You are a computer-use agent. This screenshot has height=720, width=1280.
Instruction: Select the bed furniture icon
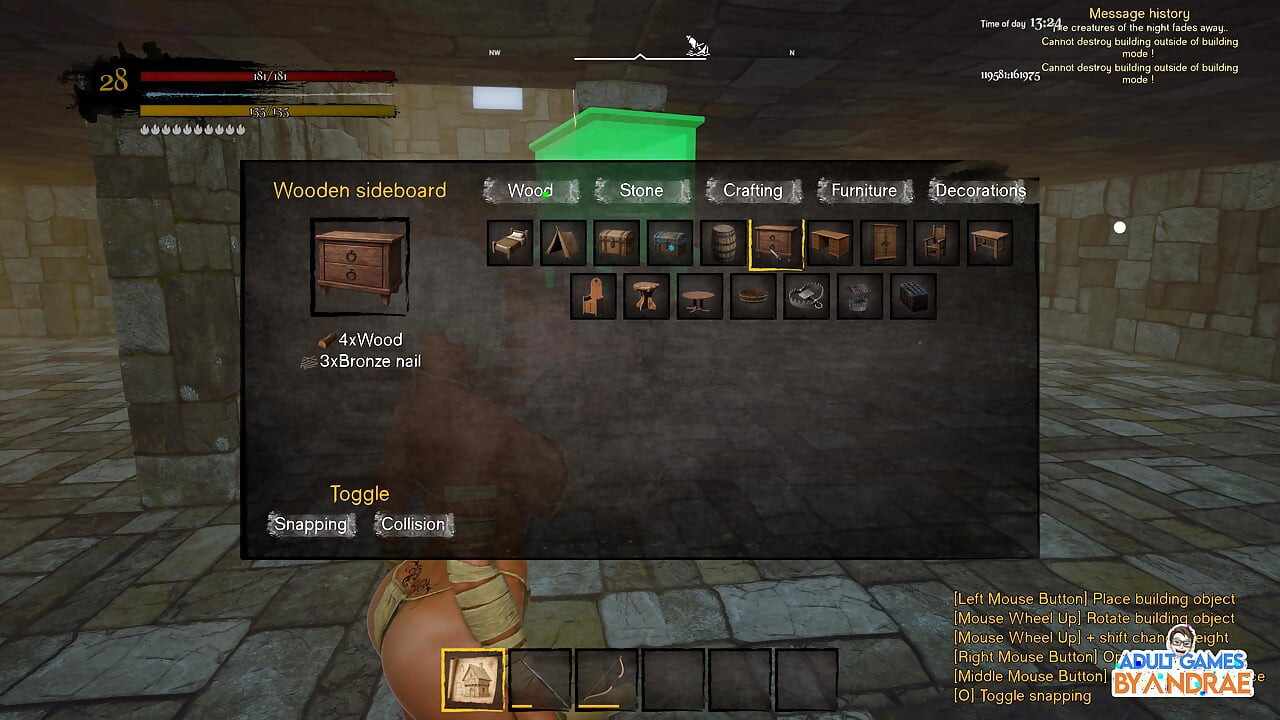click(509, 243)
